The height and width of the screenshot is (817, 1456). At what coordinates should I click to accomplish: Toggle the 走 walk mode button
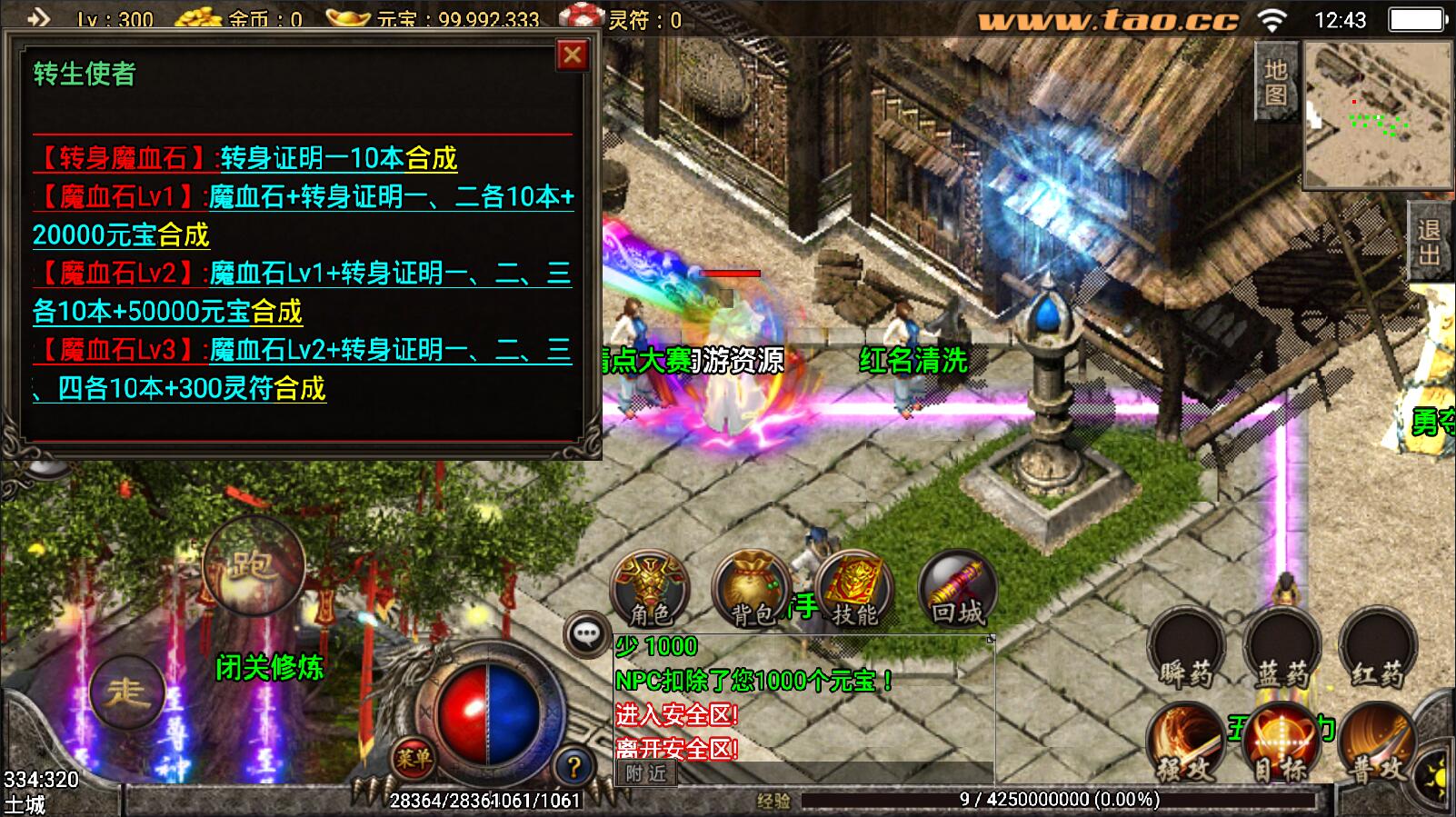click(x=126, y=692)
